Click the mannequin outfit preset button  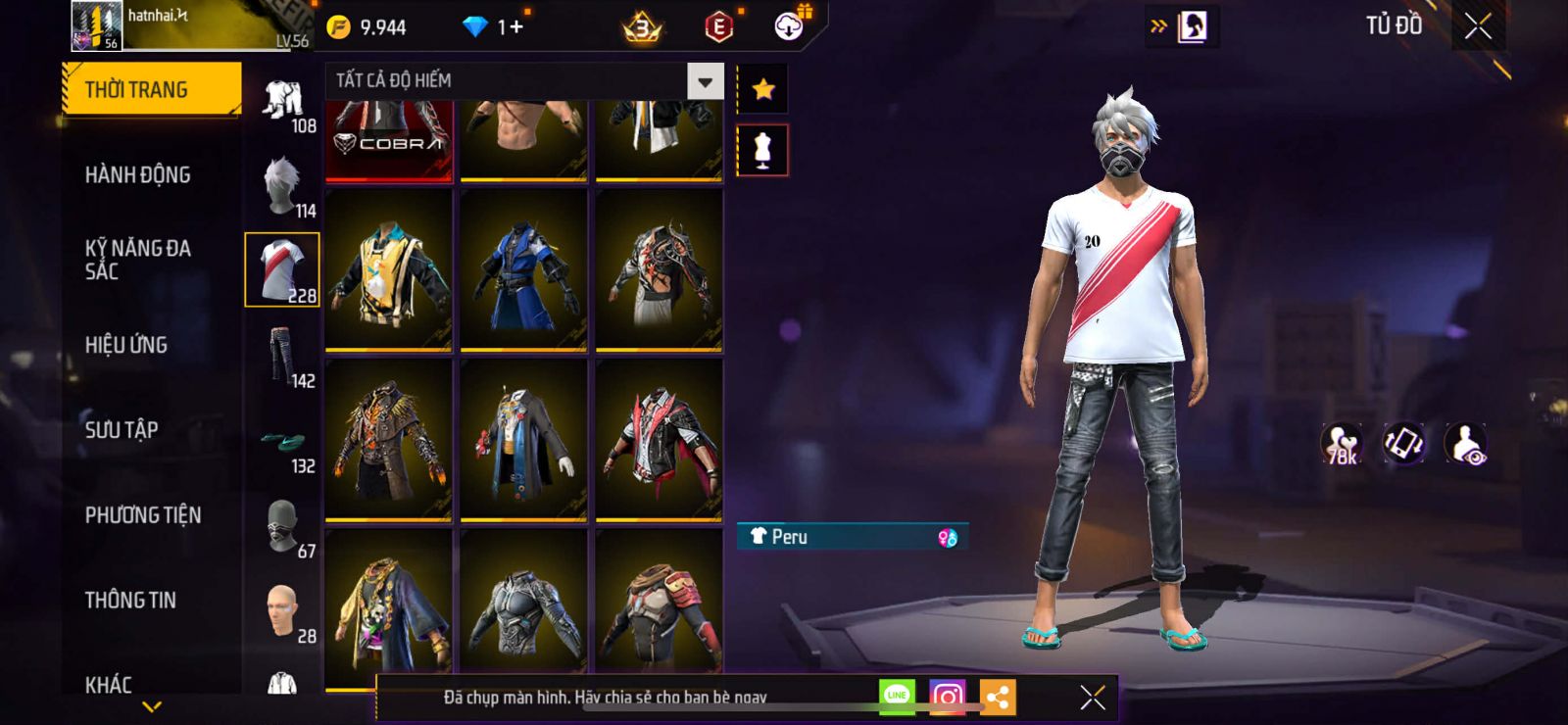coord(762,151)
